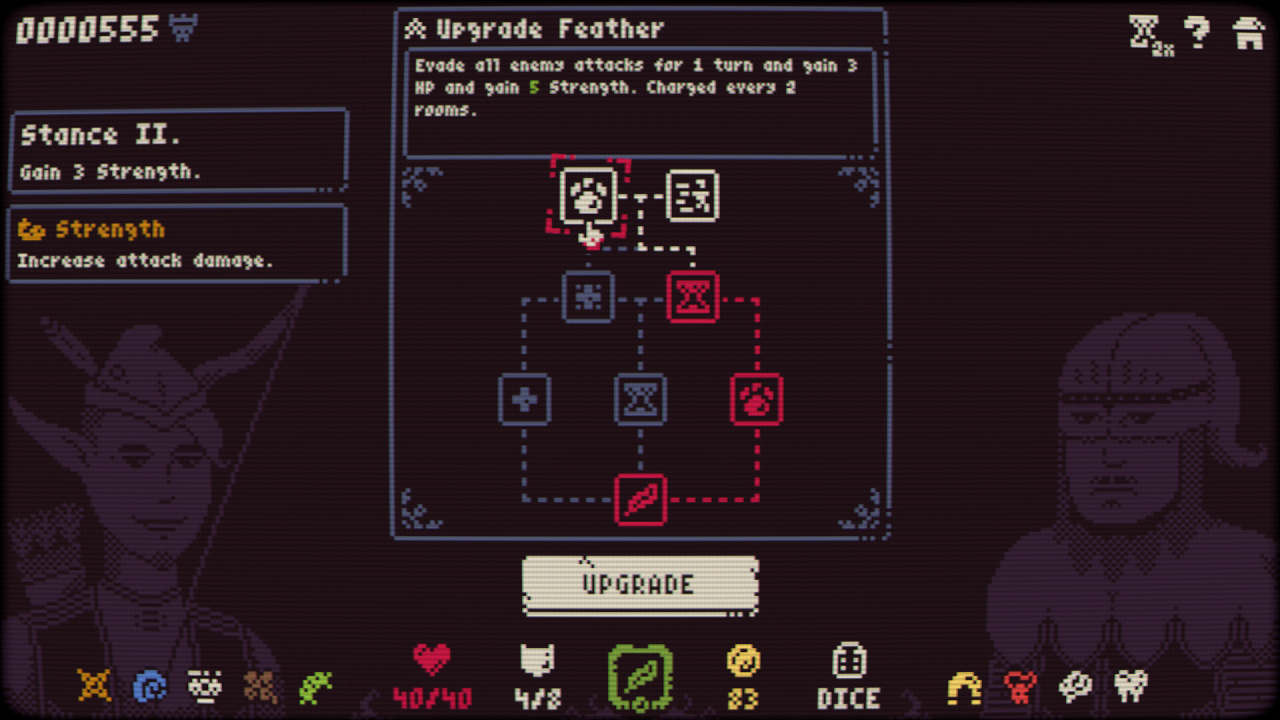Activate the green feather ability

pyautogui.click(x=640, y=678)
